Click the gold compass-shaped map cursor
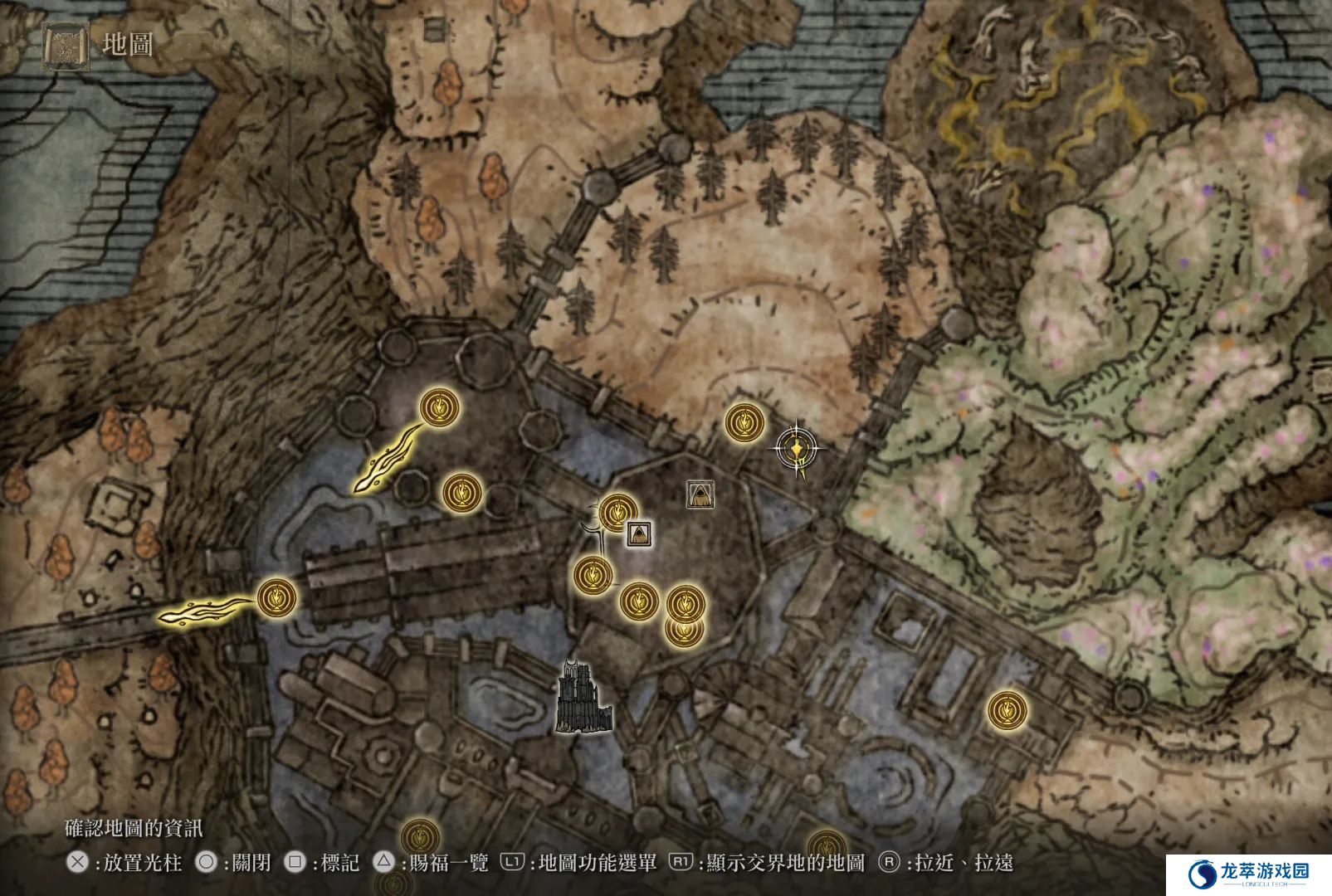 tap(797, 450)
